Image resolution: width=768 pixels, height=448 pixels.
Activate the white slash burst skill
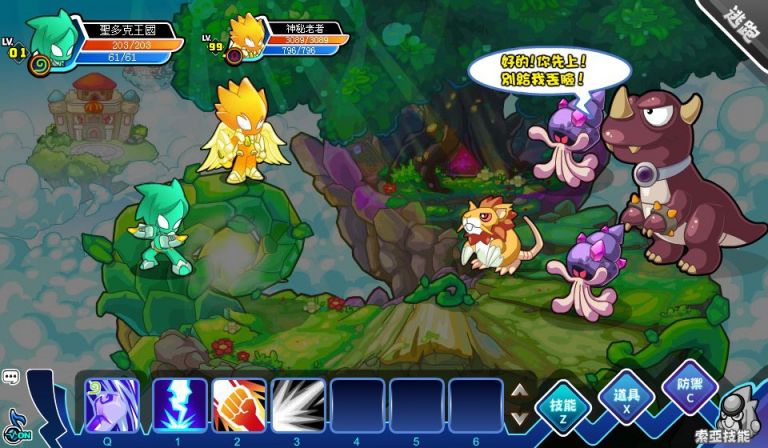[298, 406]
